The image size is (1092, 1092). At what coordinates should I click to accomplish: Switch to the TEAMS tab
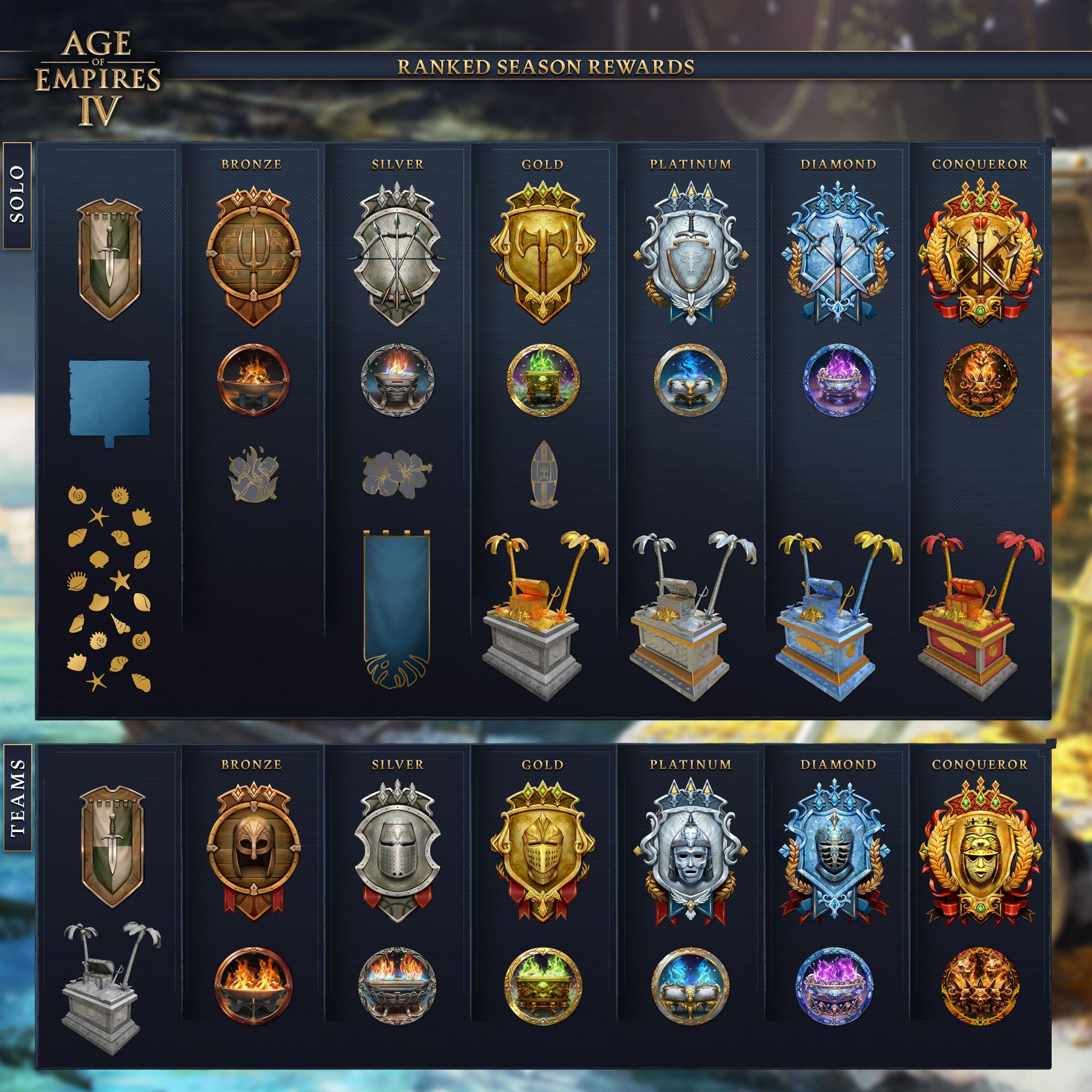17,797
